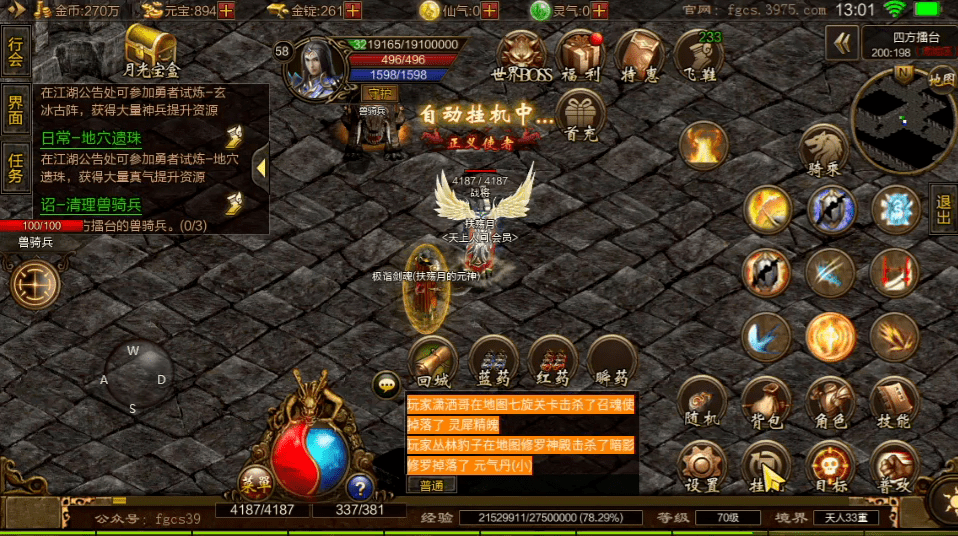Use the 蓝药 blue potion slot
This screenshot has width=958, height=536.
click(x=493, y=361)
